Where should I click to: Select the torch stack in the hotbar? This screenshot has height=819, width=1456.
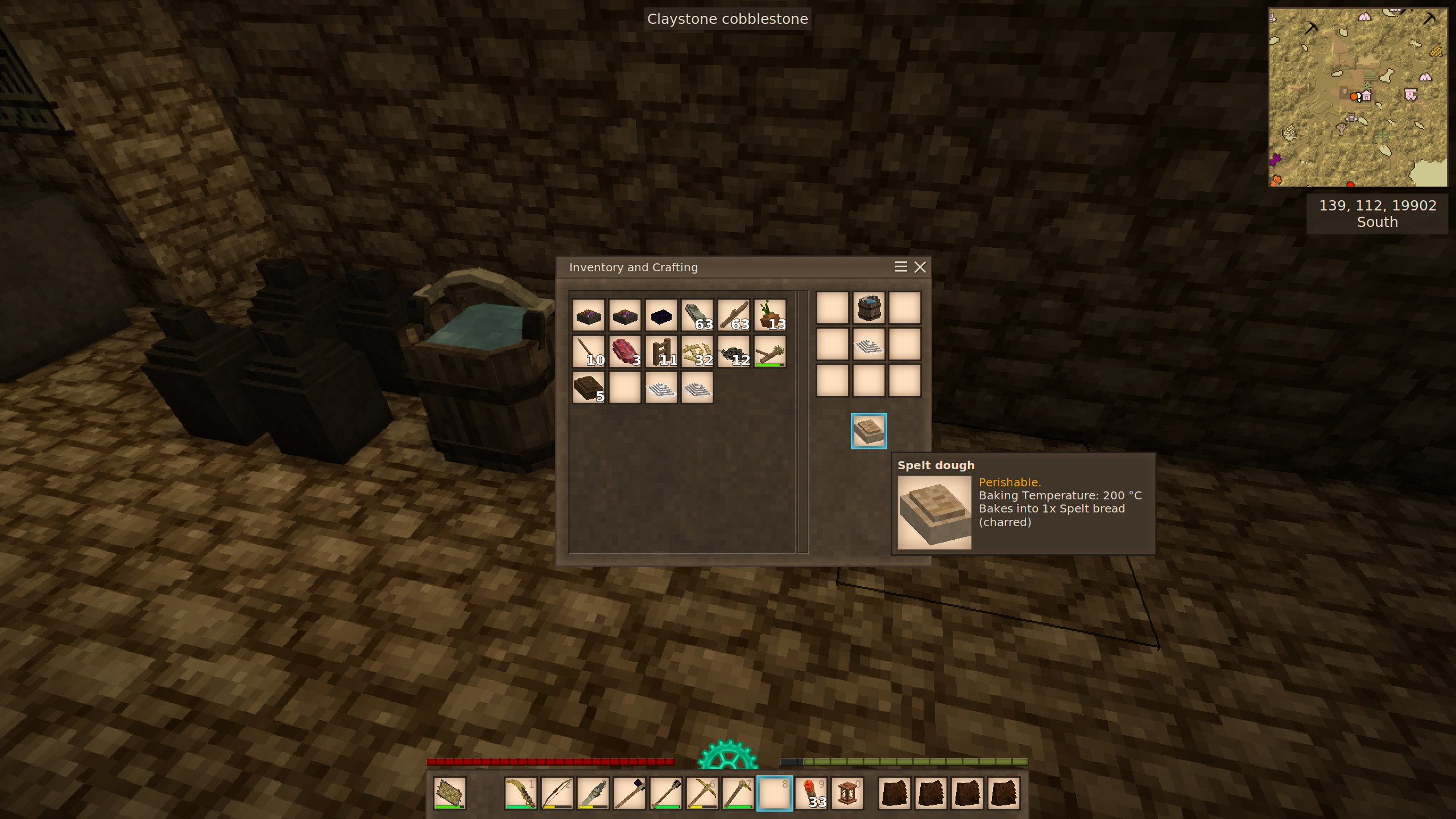(x=811, y=793)
